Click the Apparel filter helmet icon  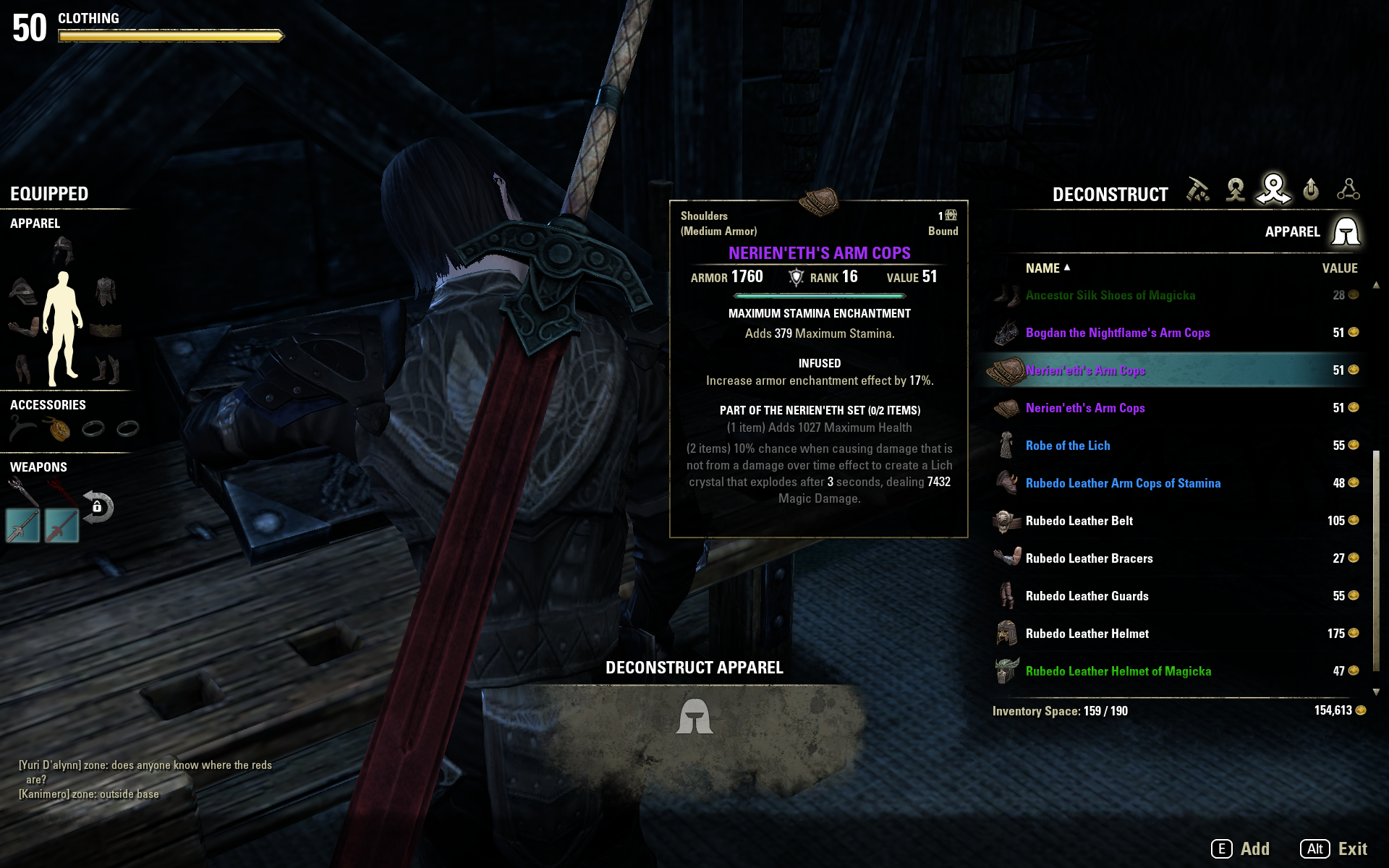tap(1347, 231)
